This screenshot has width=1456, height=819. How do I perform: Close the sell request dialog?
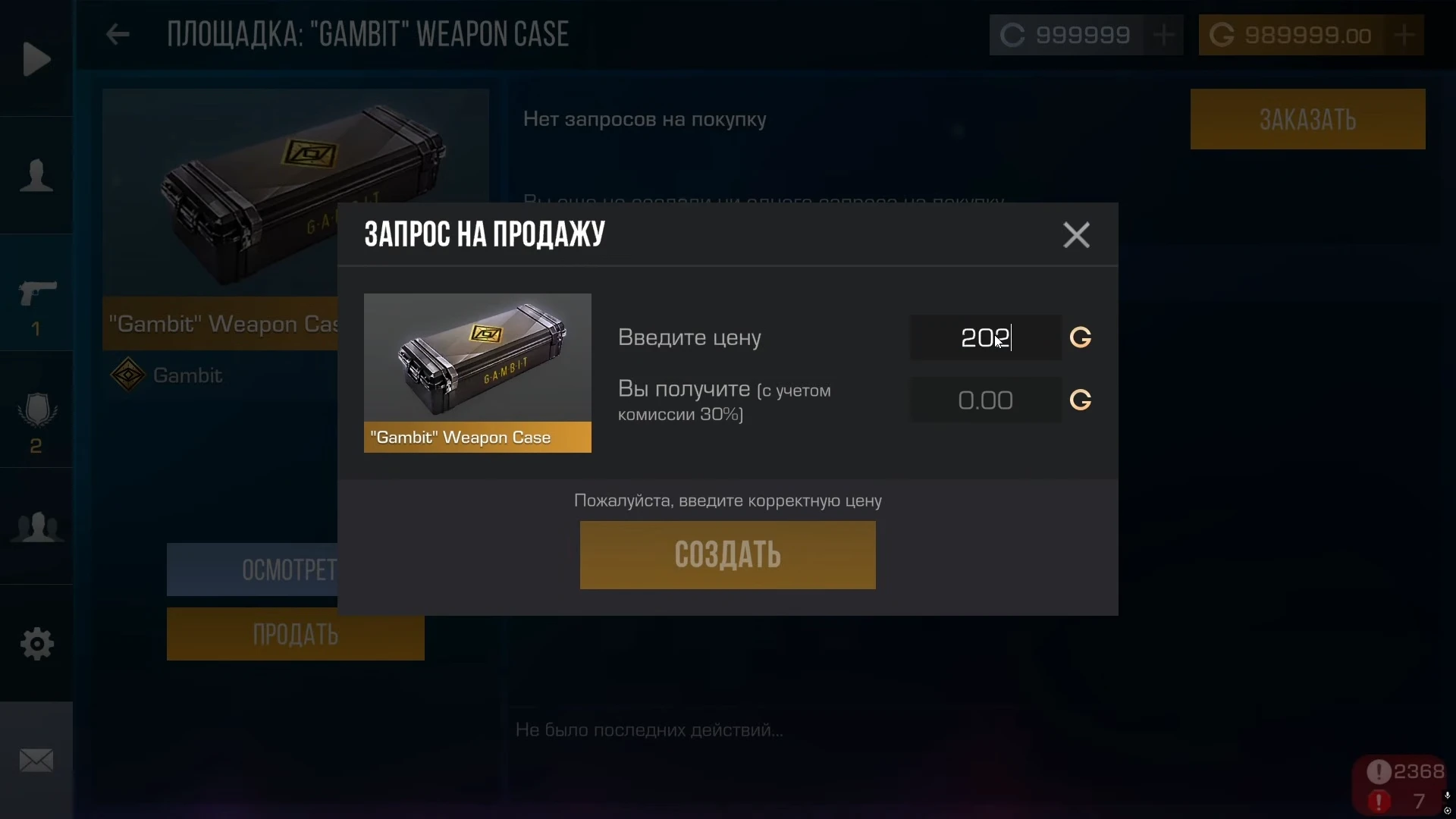(1076, 235)
